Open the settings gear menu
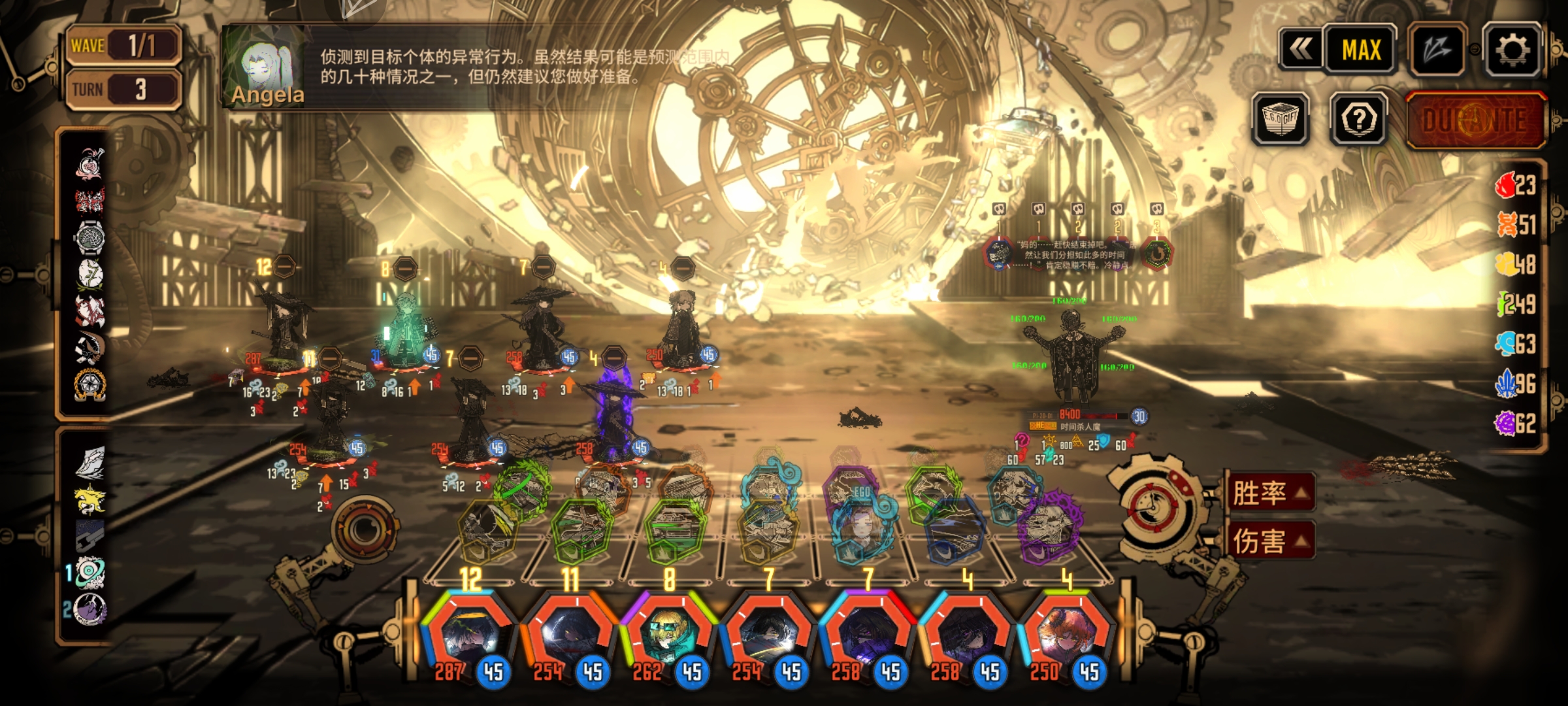 tap(1512, 50)
